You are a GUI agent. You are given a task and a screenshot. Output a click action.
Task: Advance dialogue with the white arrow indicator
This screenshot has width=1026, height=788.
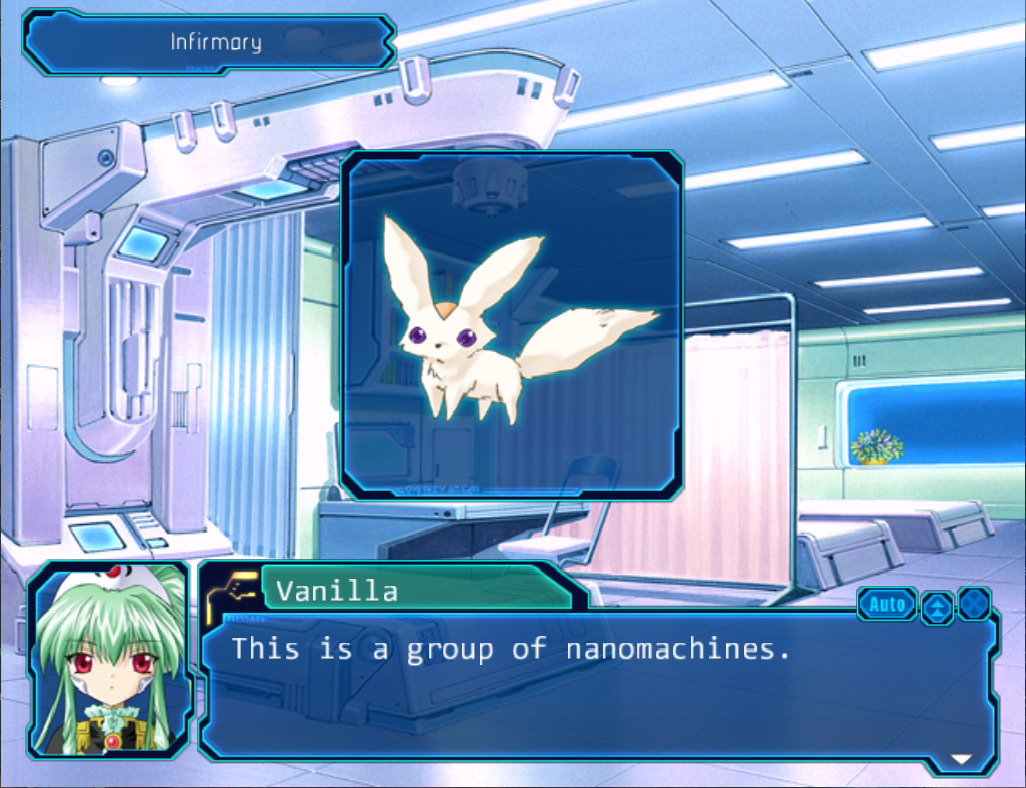pos(961,759)
